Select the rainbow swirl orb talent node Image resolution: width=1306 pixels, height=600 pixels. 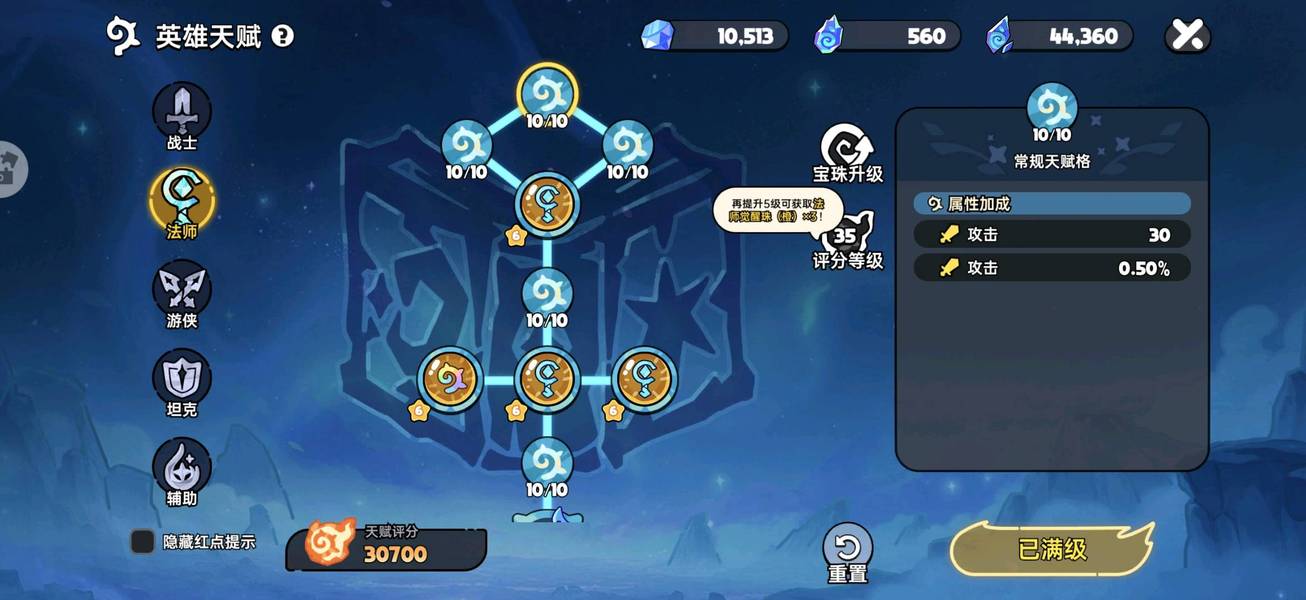[449, 379]
